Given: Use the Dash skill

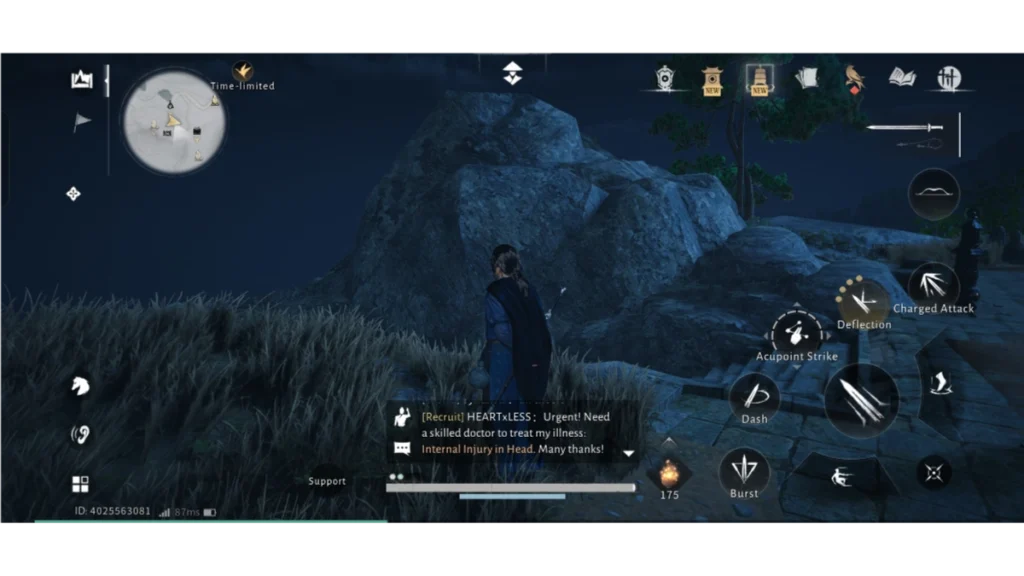Looking at the screenshot, I should (x=754, y=397).
